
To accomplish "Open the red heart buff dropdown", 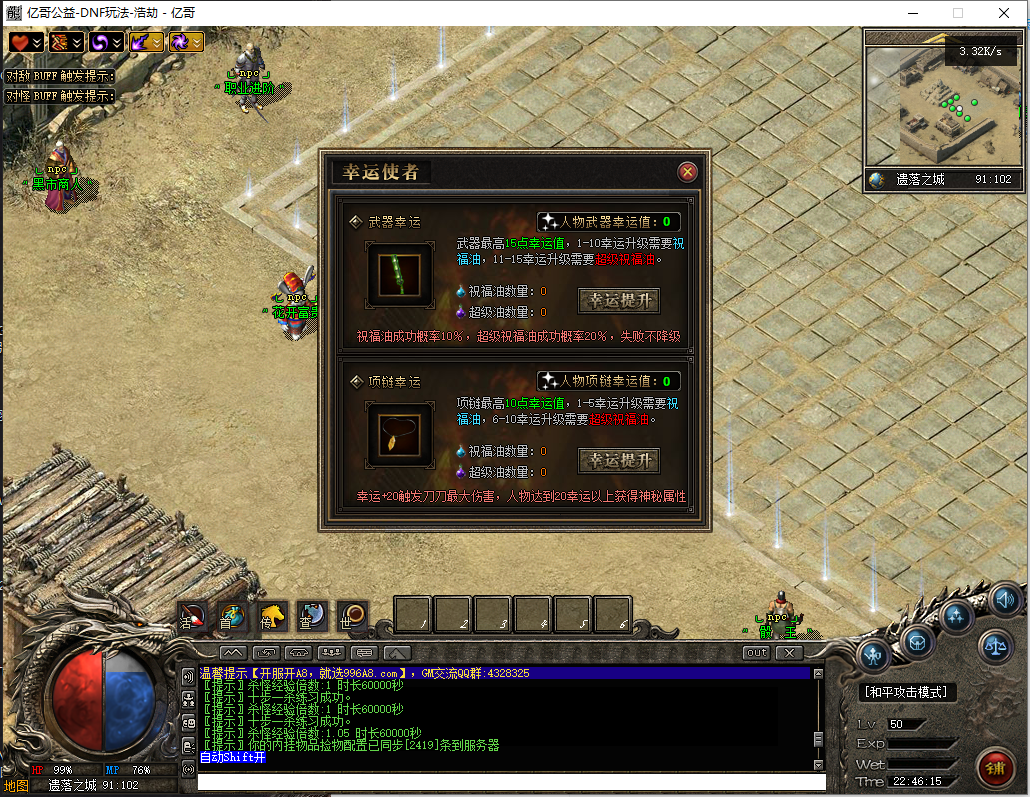I will tap(27, 42).
